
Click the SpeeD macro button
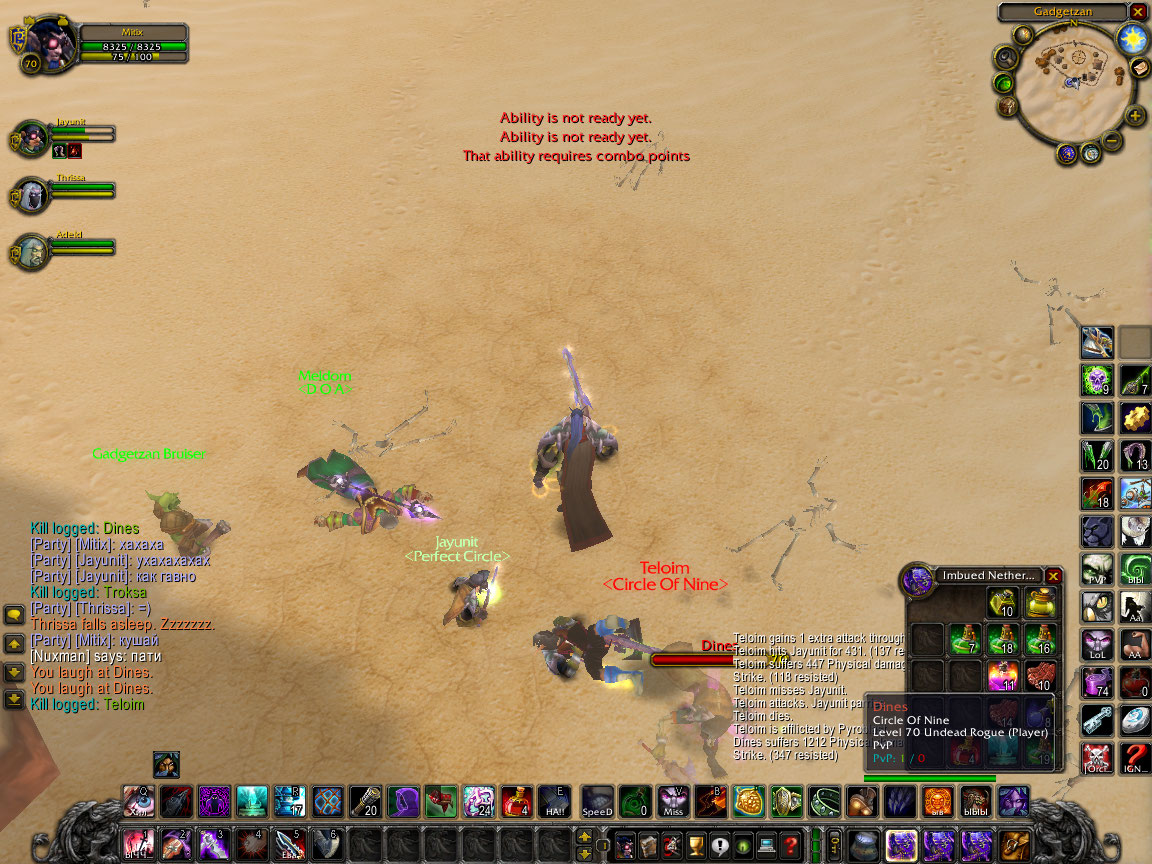point(597,801)
